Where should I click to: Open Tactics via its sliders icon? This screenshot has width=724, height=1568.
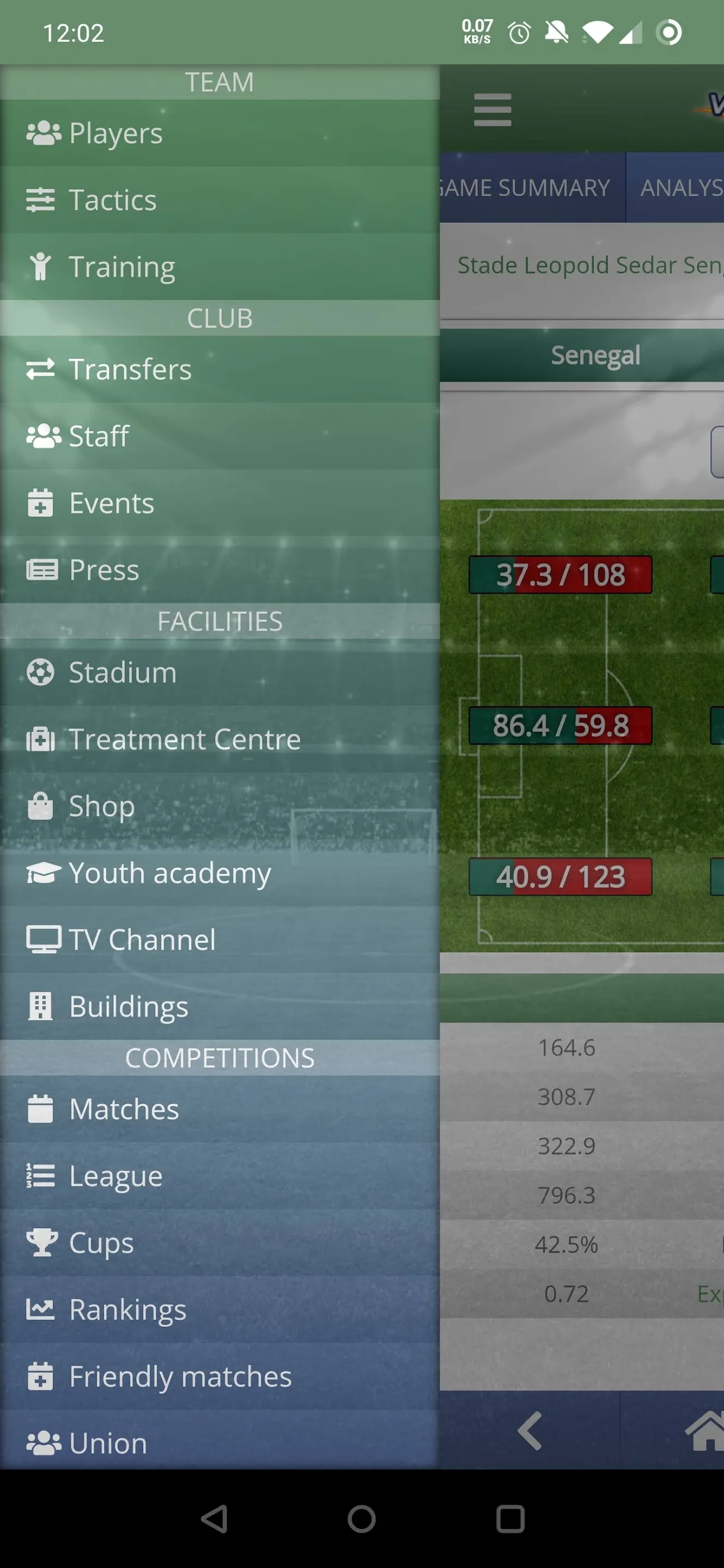pyautogui.click(x=41, y=199)
